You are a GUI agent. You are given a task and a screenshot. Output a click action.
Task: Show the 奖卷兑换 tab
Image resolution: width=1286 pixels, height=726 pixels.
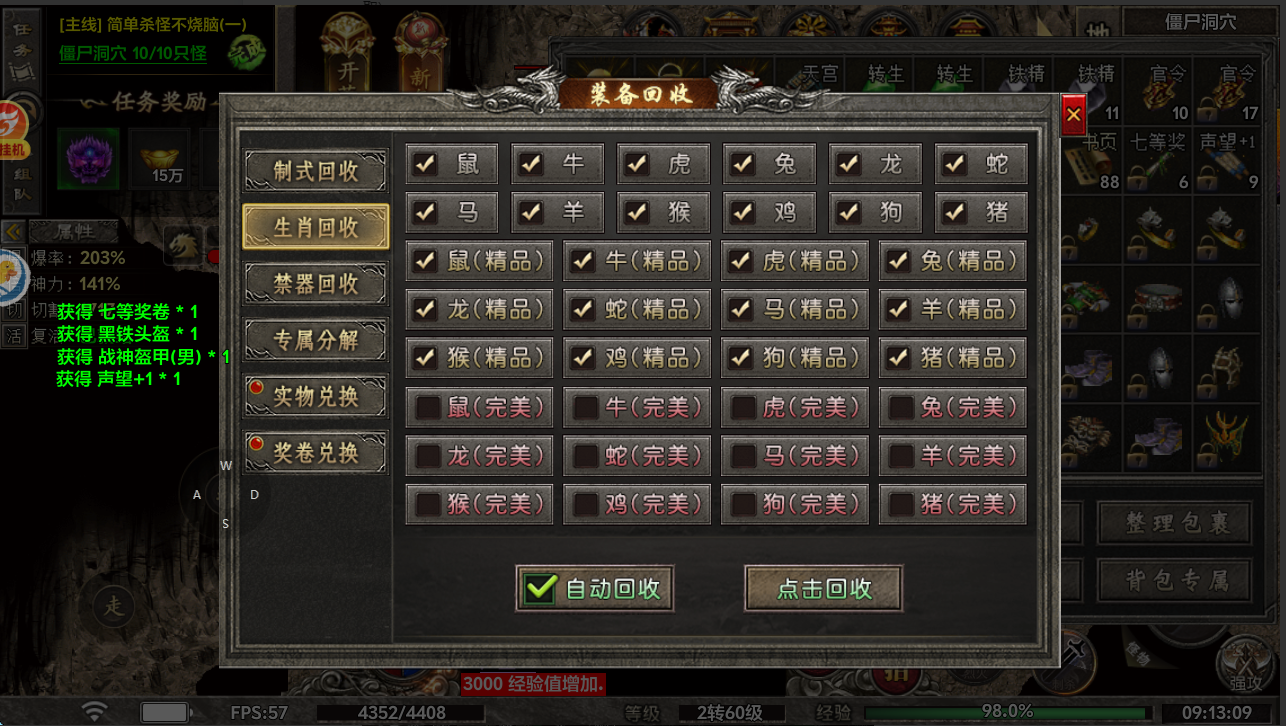click(x=315, y=453)
